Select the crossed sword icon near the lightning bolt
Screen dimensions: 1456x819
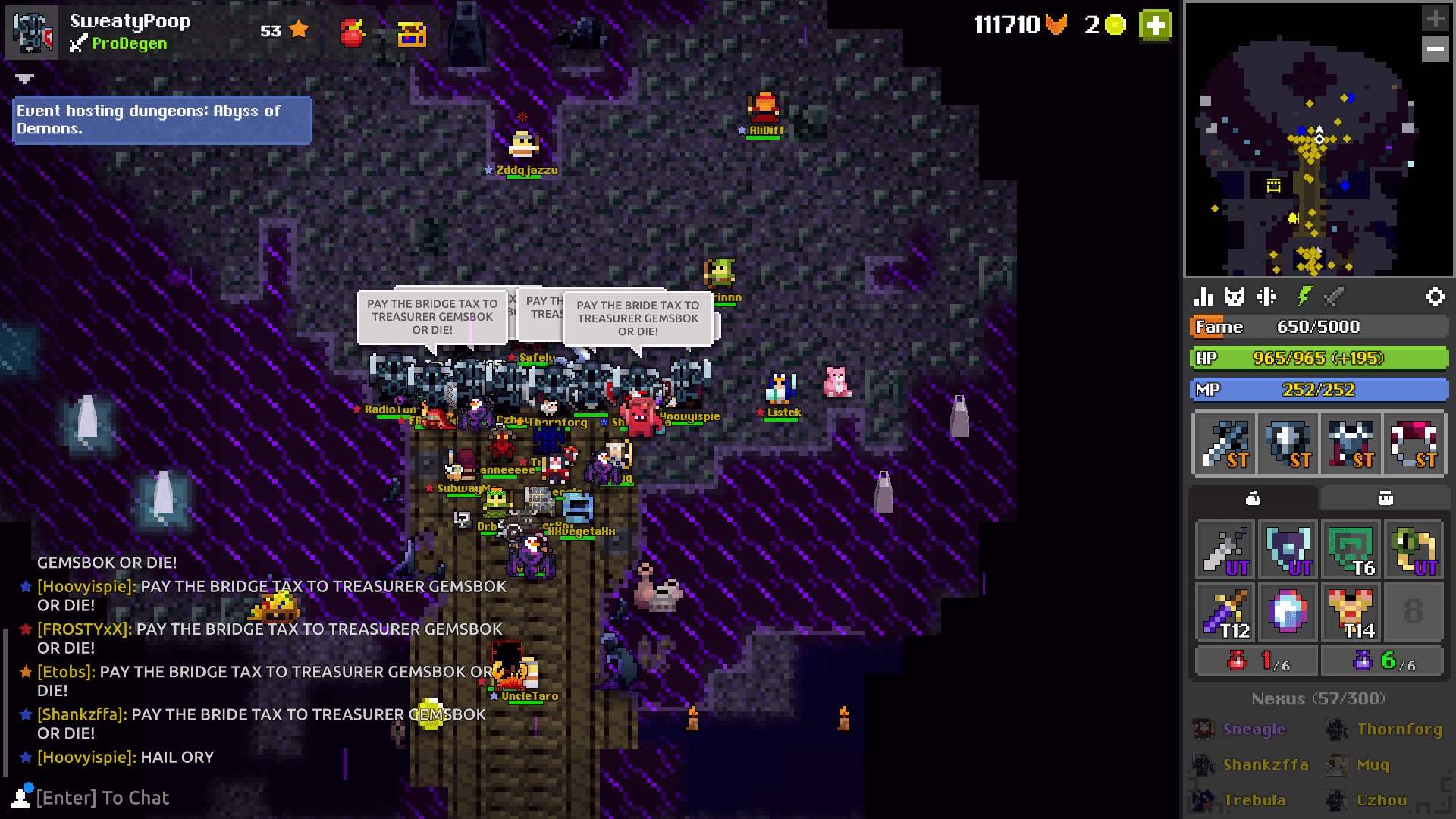(x=1334, y=297)
